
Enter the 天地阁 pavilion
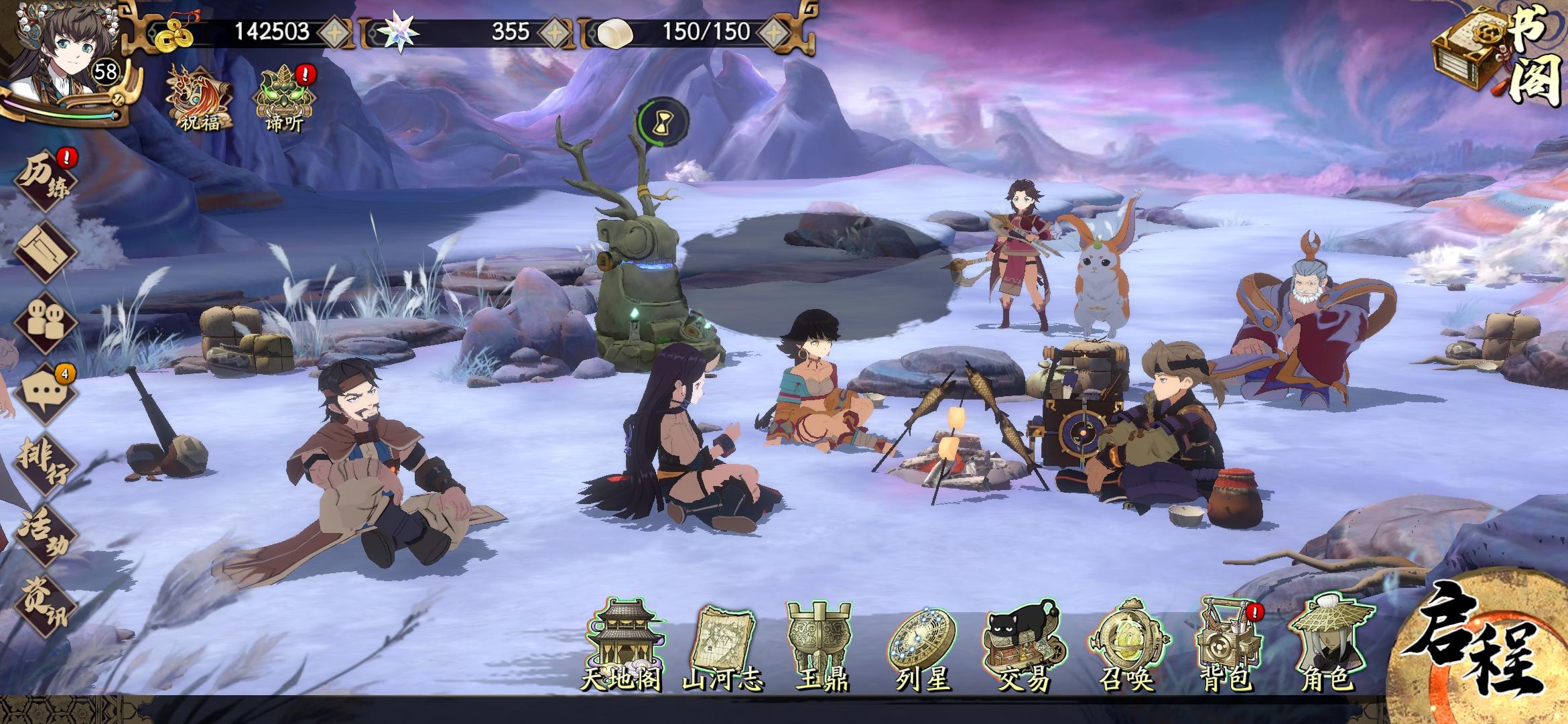(x=622, y=647)
